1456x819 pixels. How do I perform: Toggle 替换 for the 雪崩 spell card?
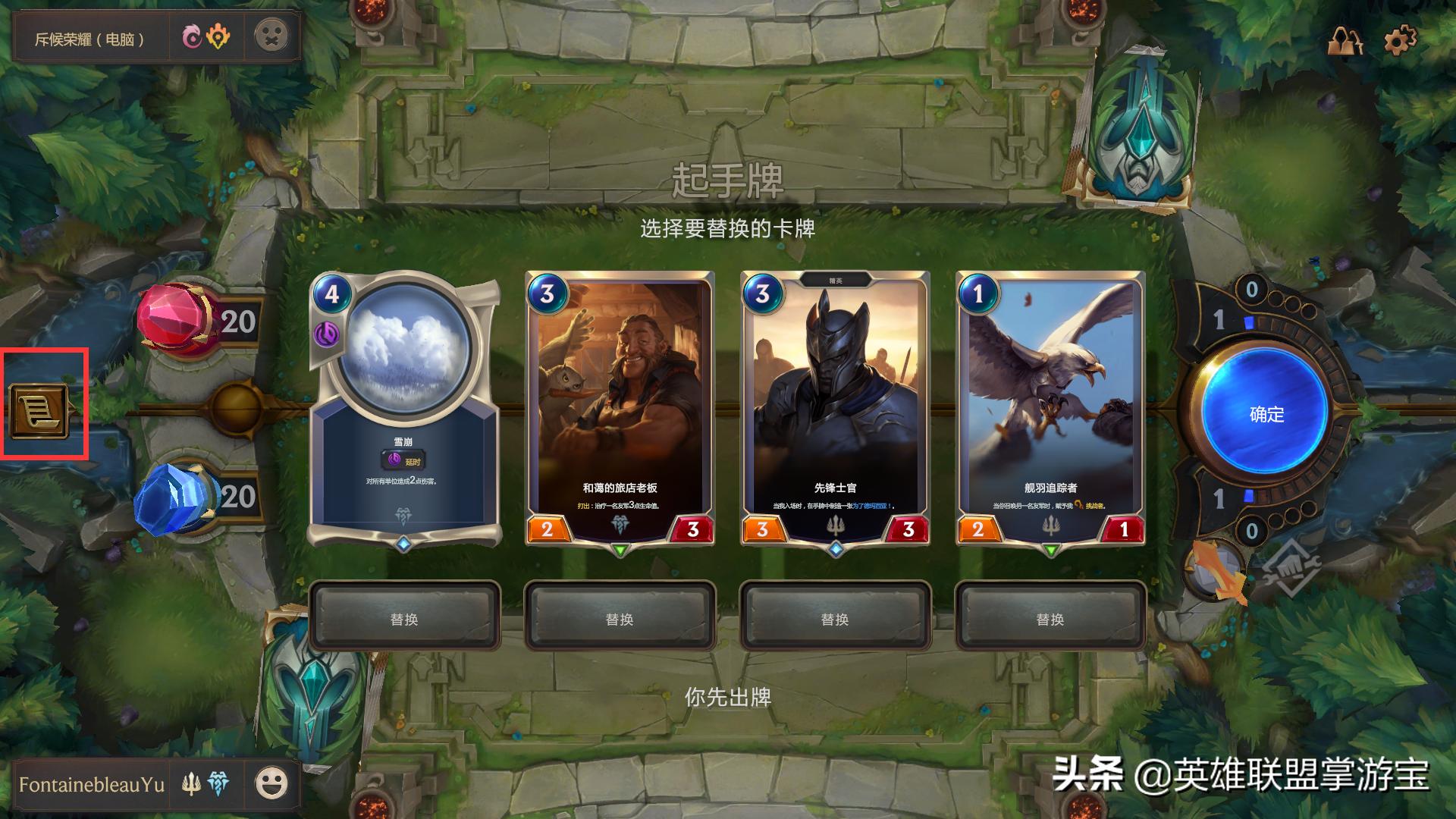point(403,618)
